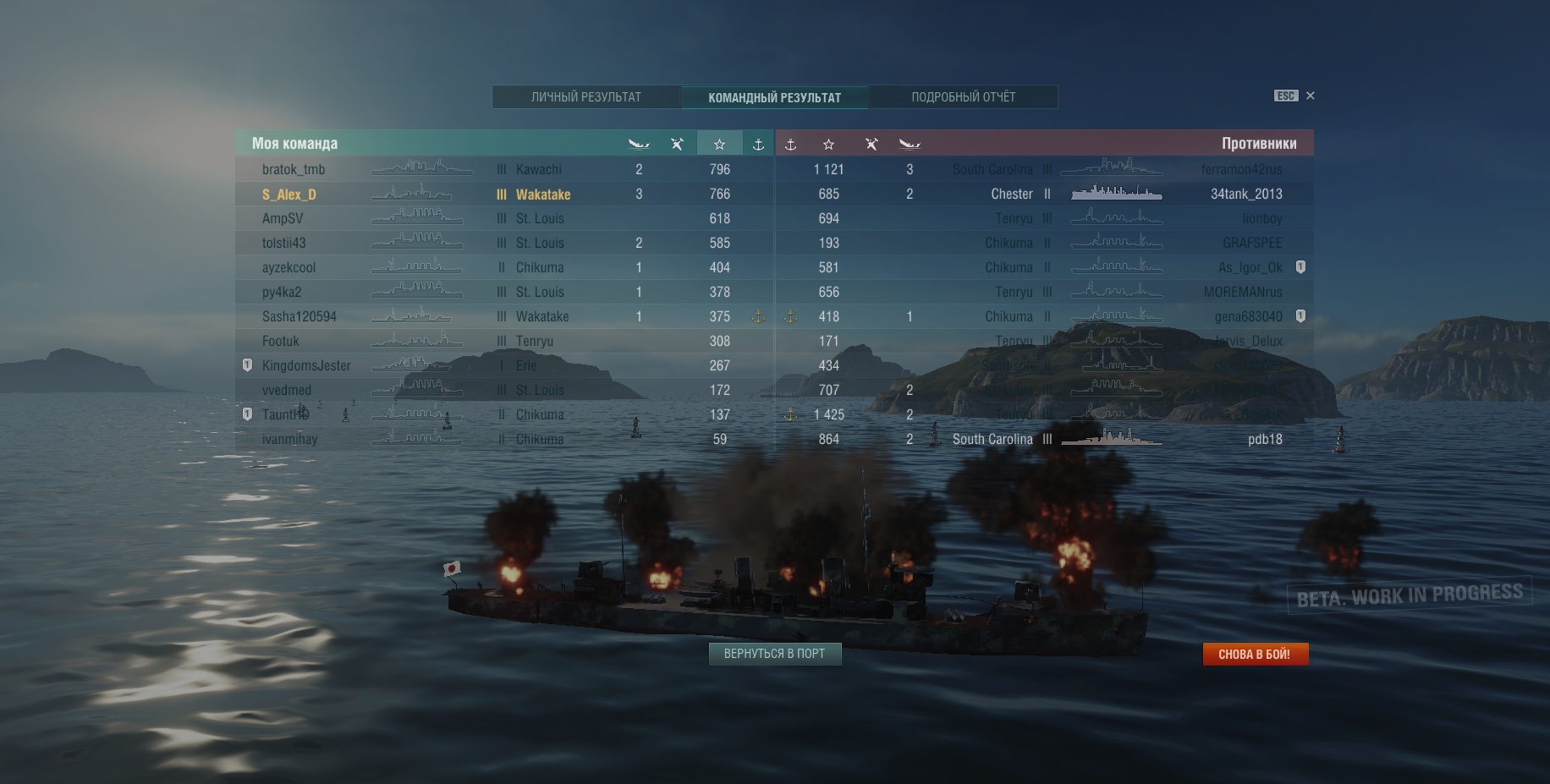Select enemy player As_Igor_Ok

click(1250, 267)
